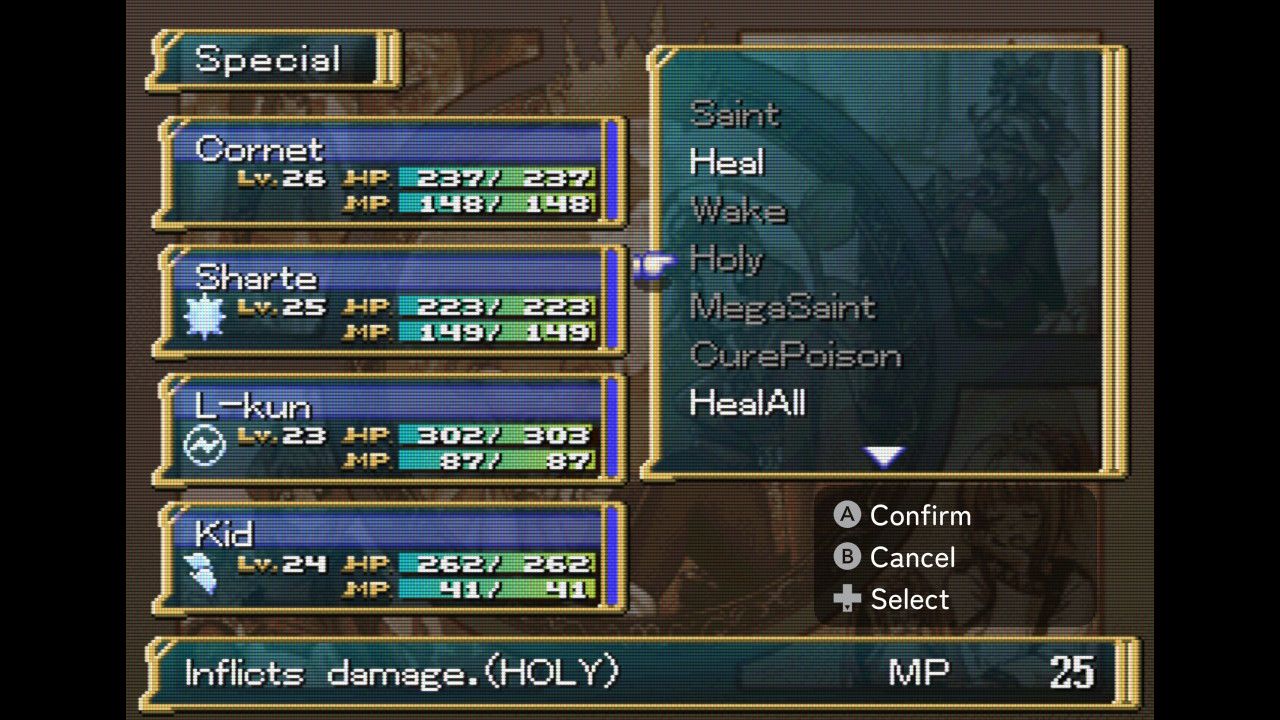This screenshot has height=720, width=1280.
Task: Click the hand cursor pointing at Holy
Action: click(655, 262)
